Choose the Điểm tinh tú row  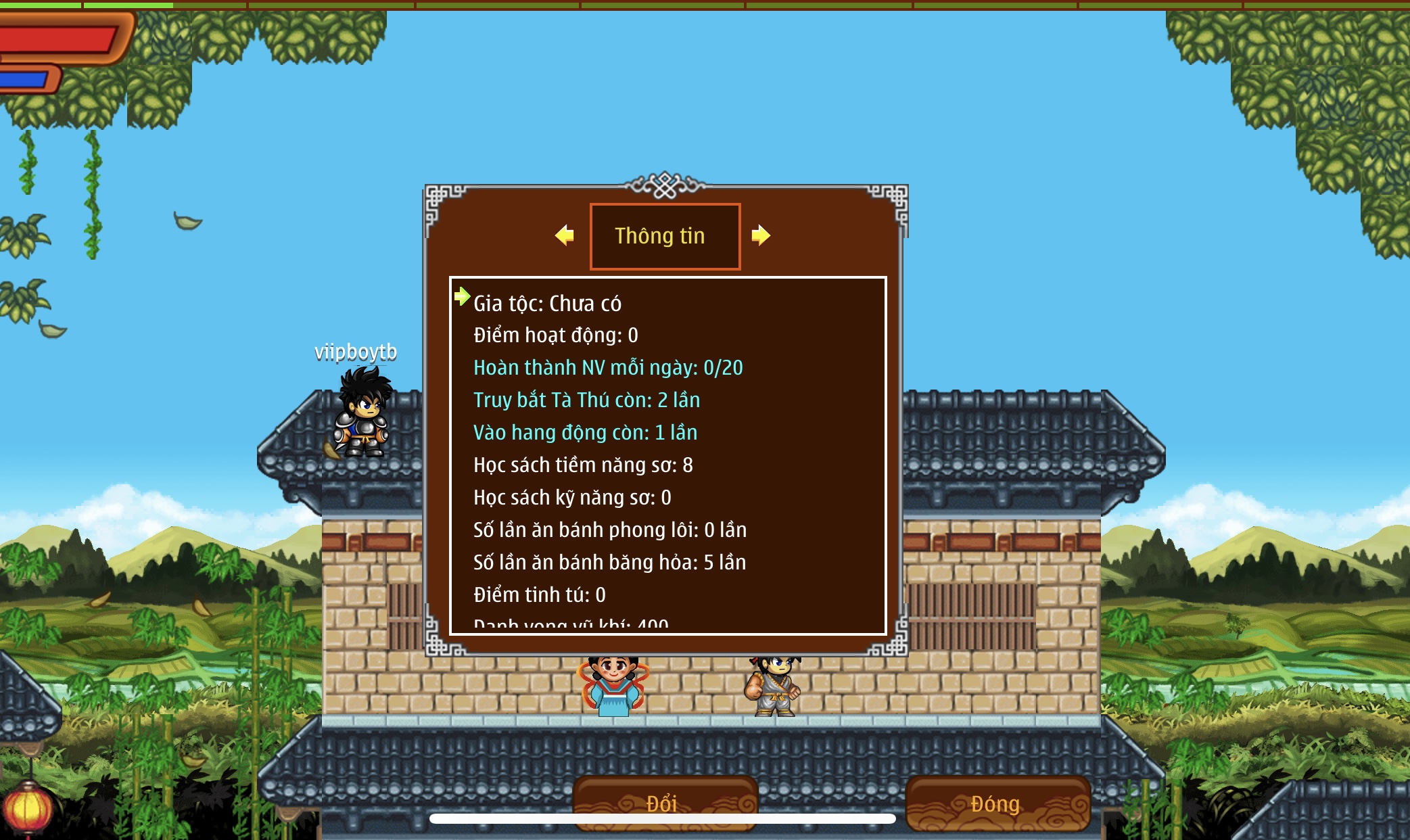tap(539, 595)
